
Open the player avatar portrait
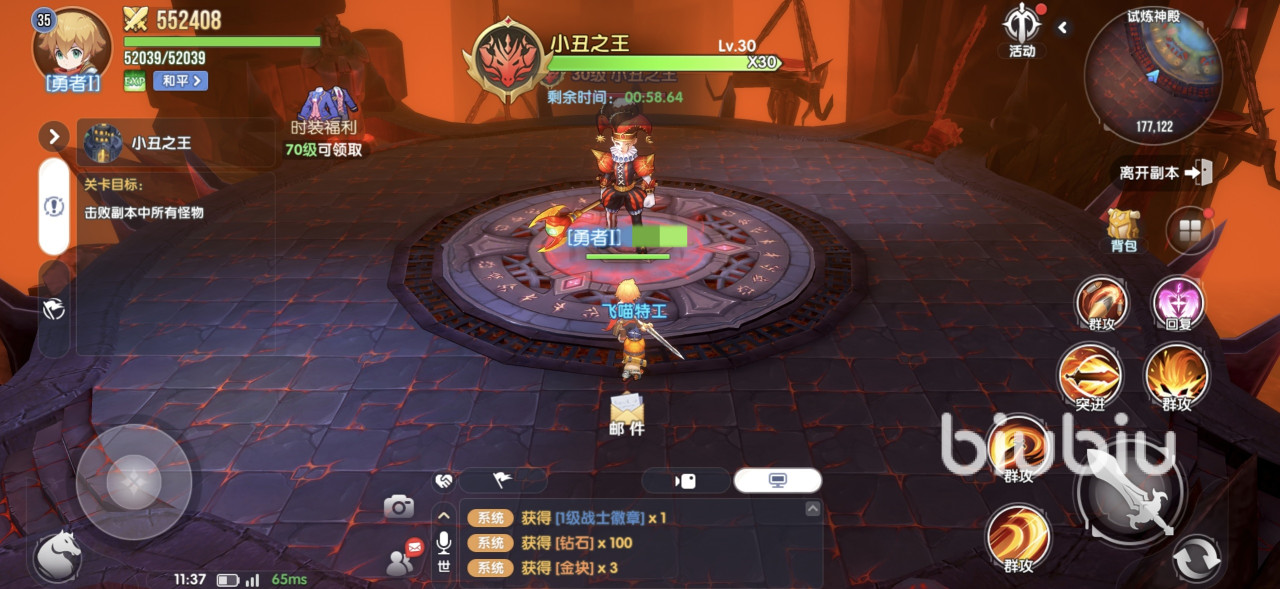coord(73,48)
